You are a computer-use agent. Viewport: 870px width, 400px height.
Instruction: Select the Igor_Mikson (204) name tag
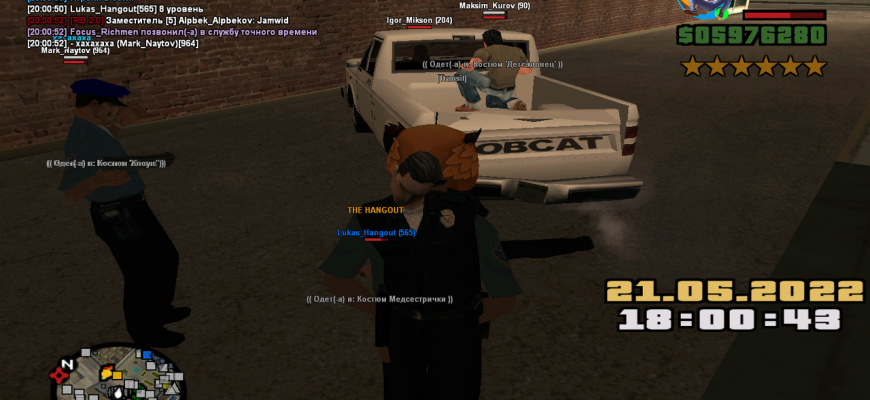click(419, 20)
